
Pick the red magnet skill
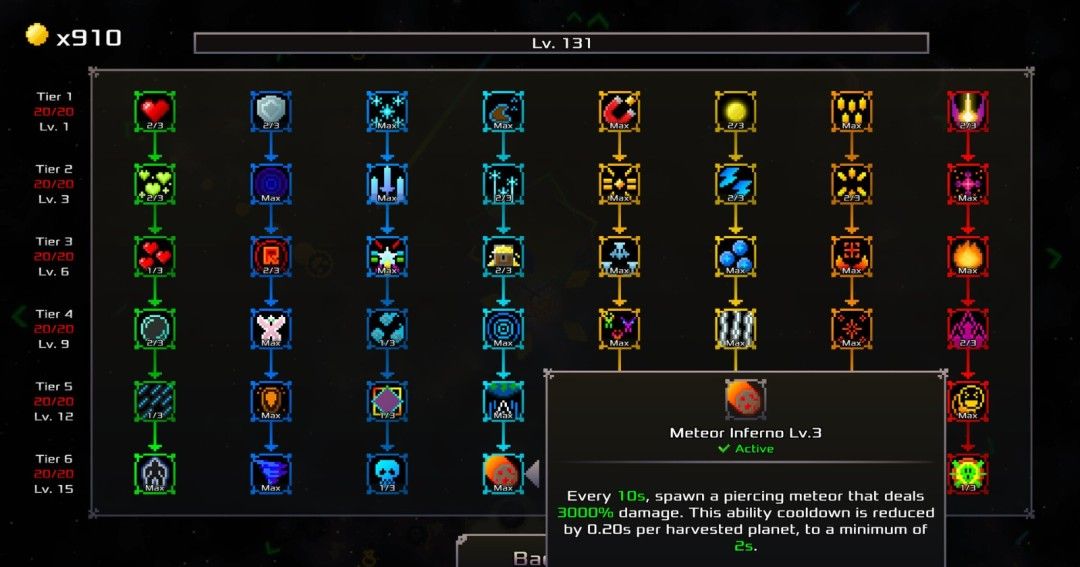(619, 110)
